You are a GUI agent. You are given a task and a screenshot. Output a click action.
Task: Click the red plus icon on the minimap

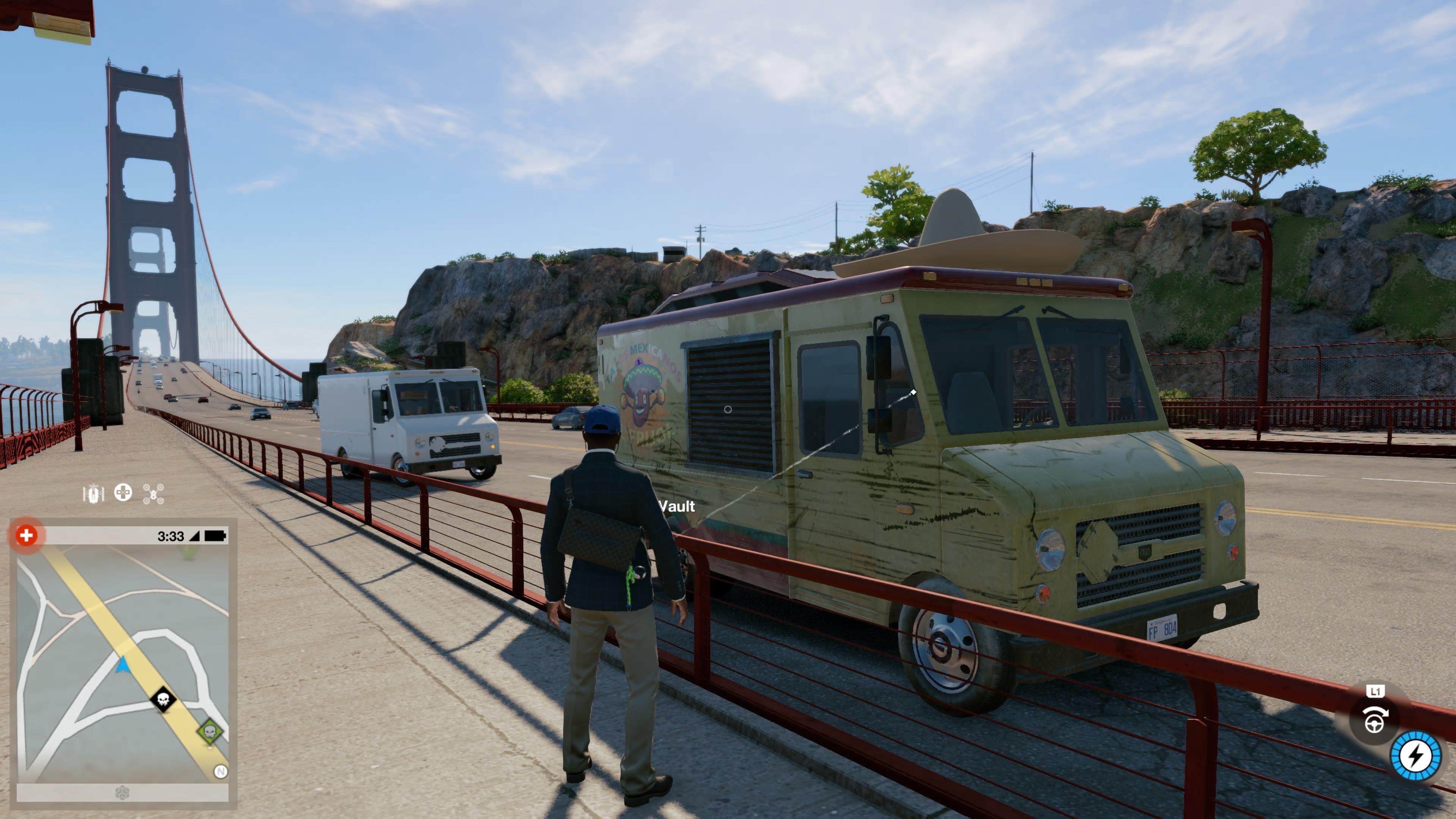coord(26,535)
